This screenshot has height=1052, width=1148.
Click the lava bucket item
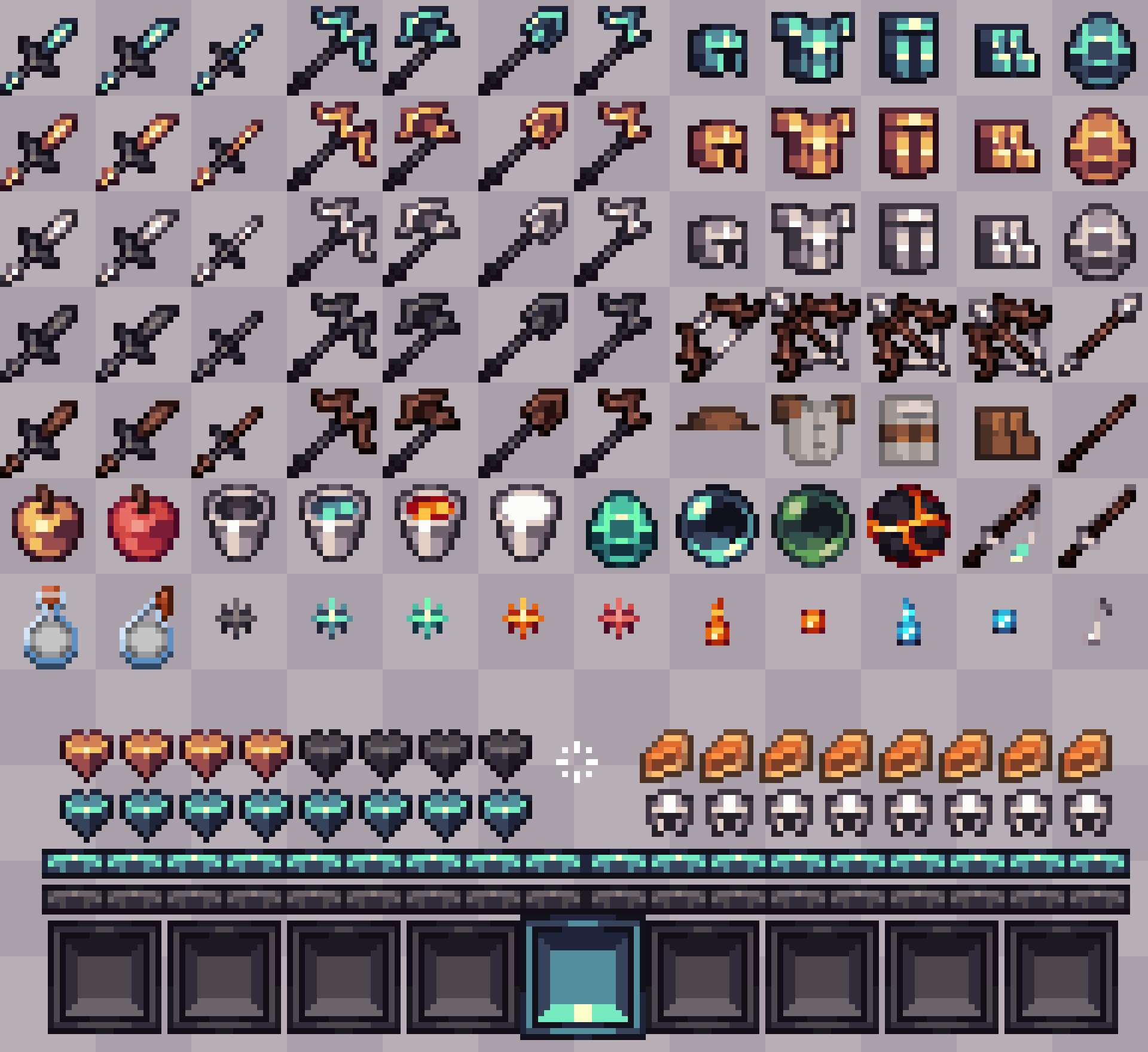point(430,526)
